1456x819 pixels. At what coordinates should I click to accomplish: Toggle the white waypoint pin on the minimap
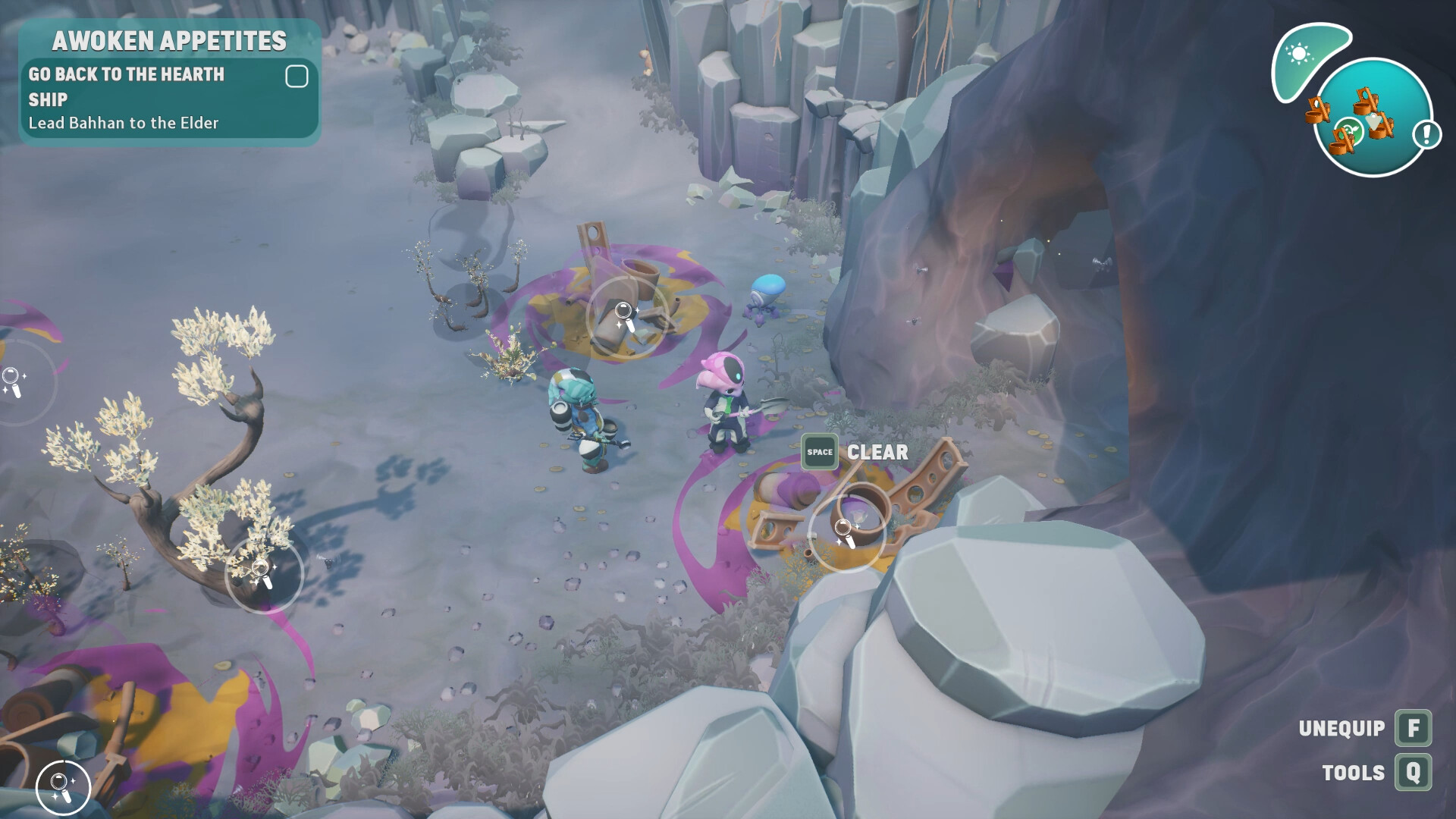tap(1373, 121)
